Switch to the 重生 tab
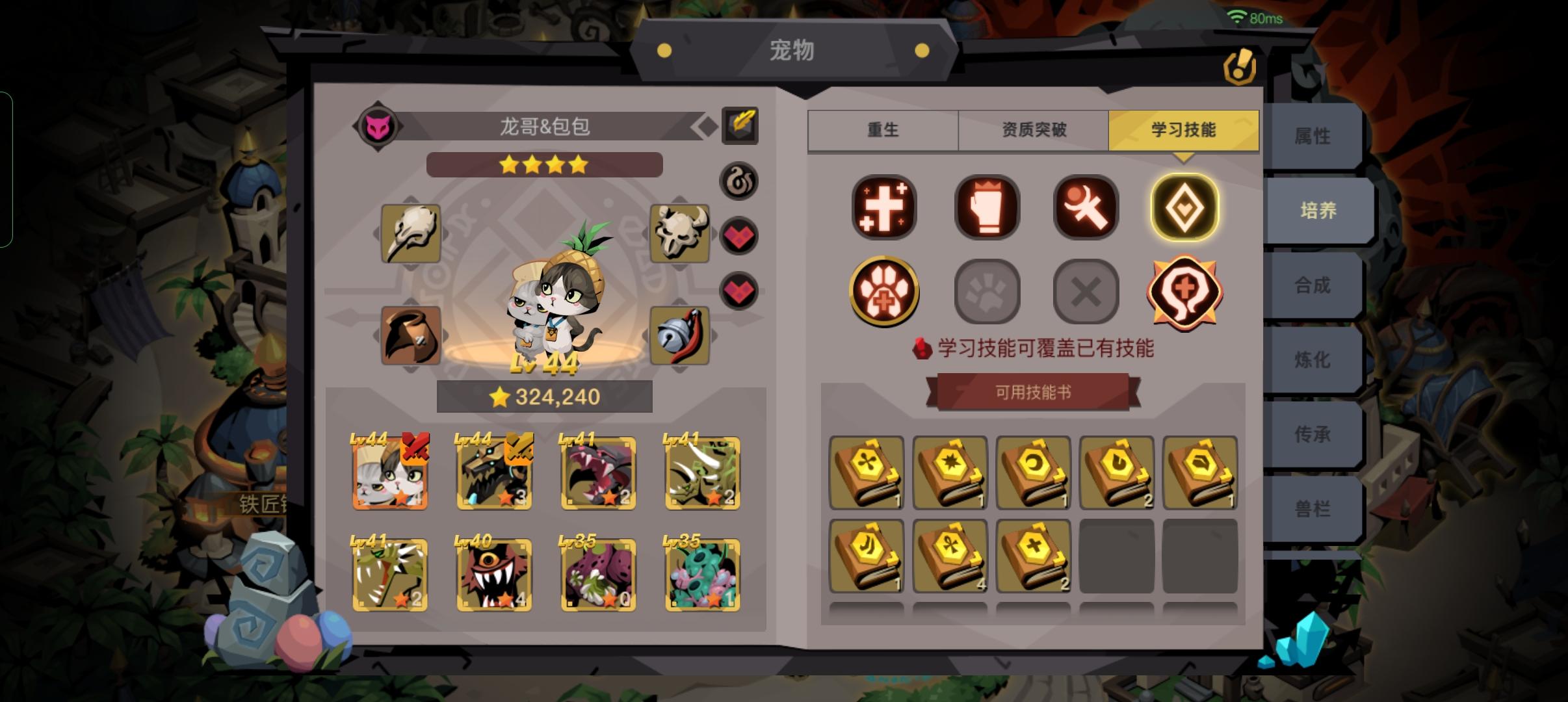Viewport: 1568px width, 702px height. click(882, 129)
